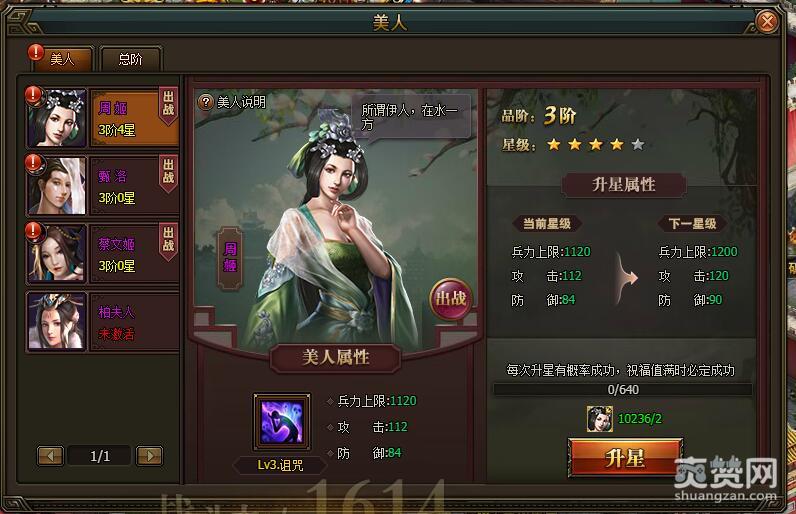Click the star-up material portrait icon

[x=600, y=419]
